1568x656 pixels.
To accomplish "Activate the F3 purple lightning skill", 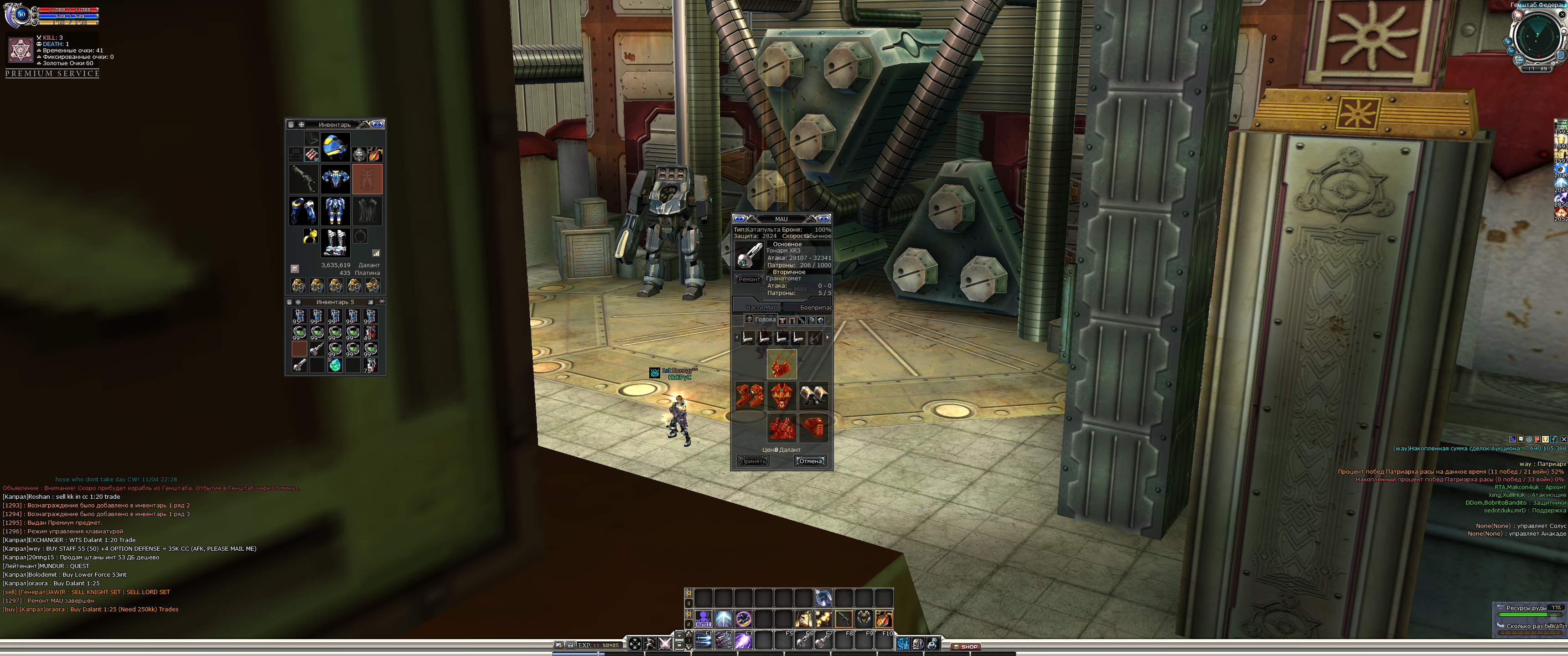I will pyautogui.click(x=743, y=640).
